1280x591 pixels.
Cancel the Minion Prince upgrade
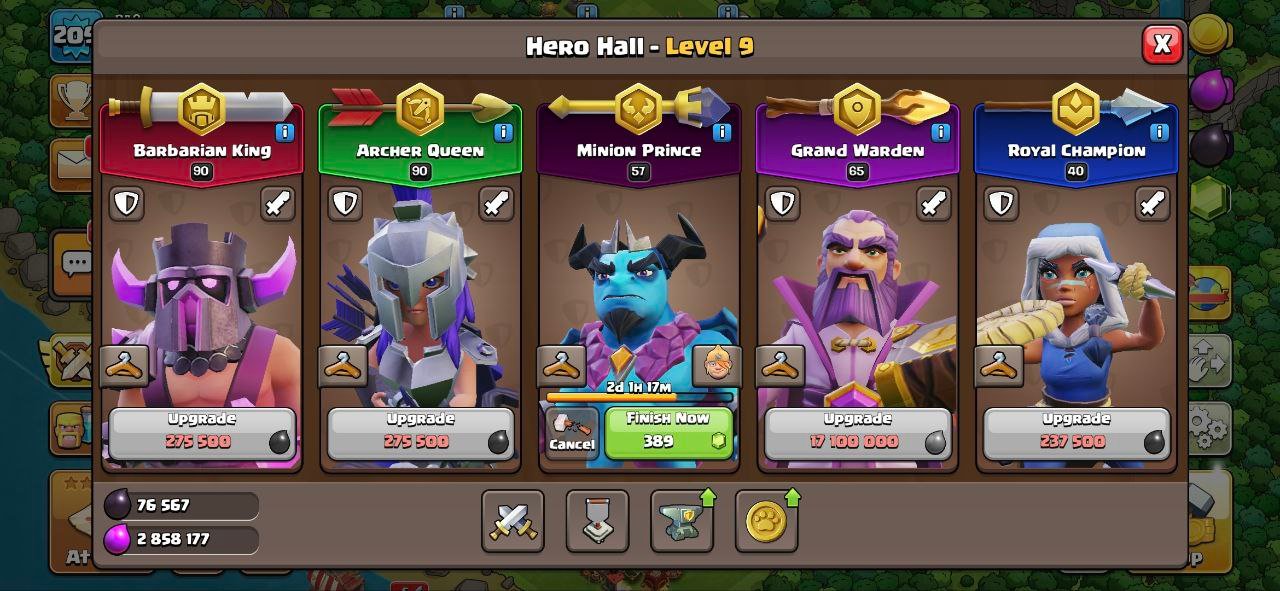click(572, 433)
